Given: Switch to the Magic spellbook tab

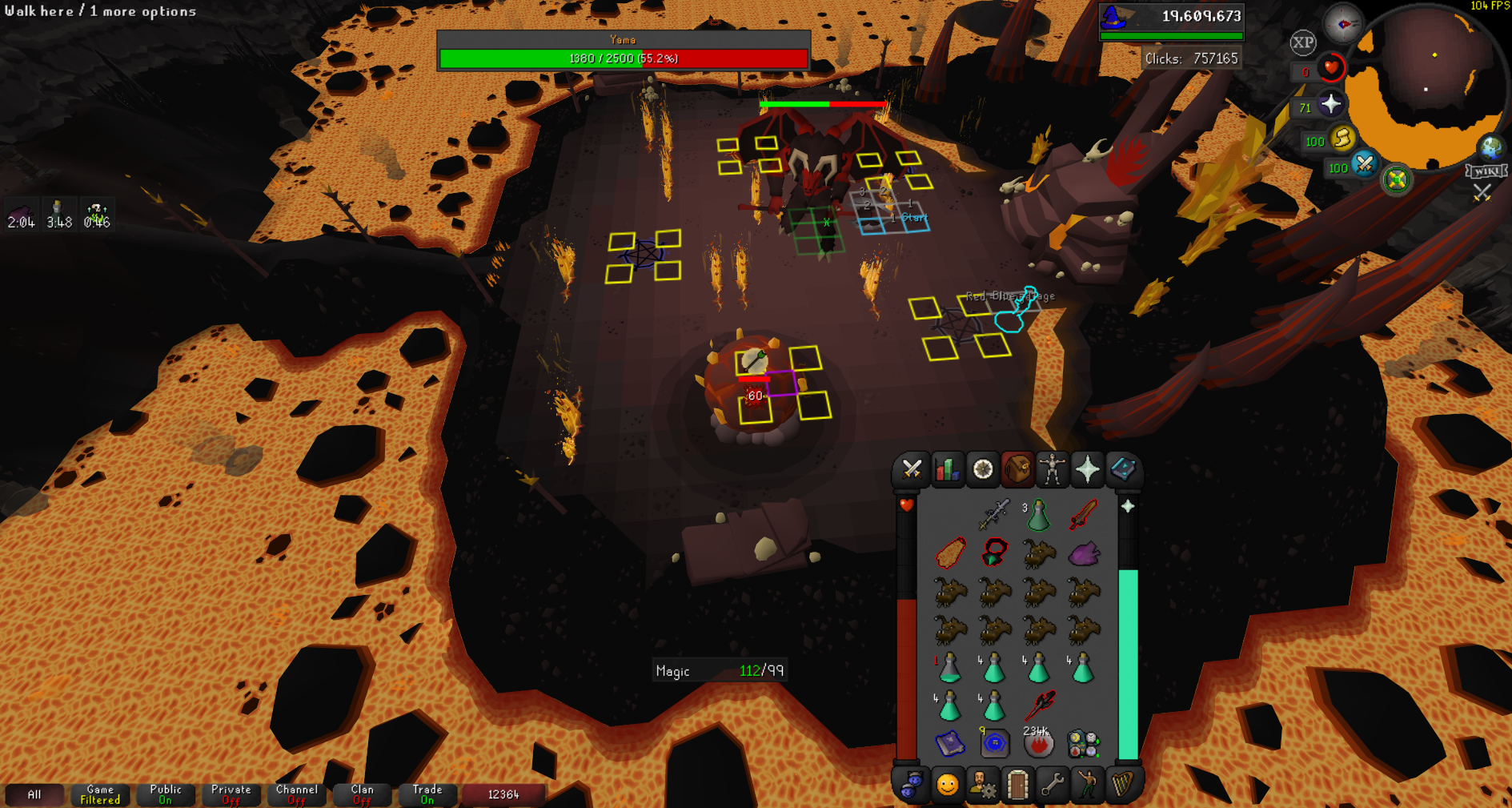Looking at the screenshot, I should (x=1123, y=470).
